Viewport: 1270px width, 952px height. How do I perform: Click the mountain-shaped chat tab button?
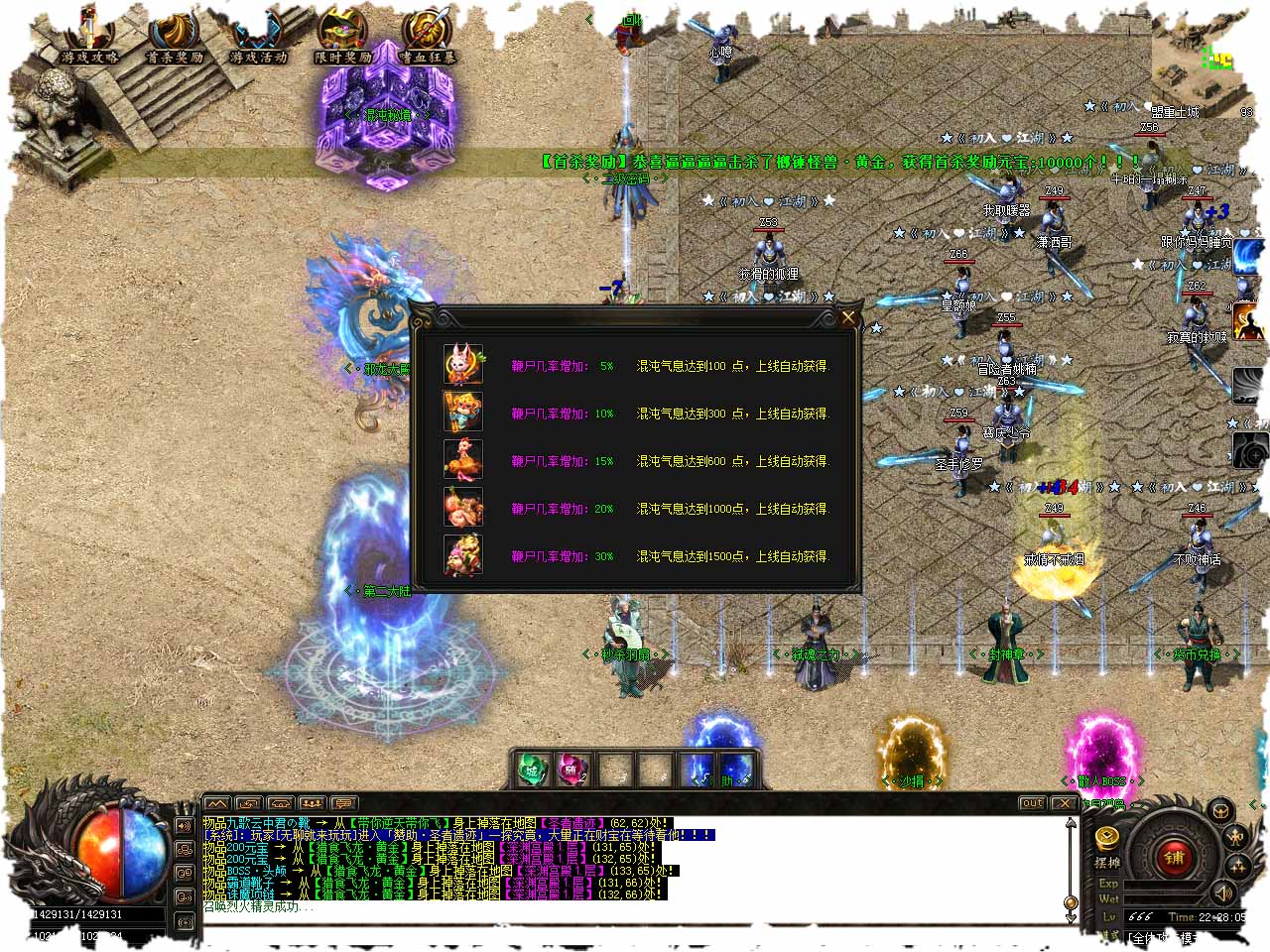217,803
